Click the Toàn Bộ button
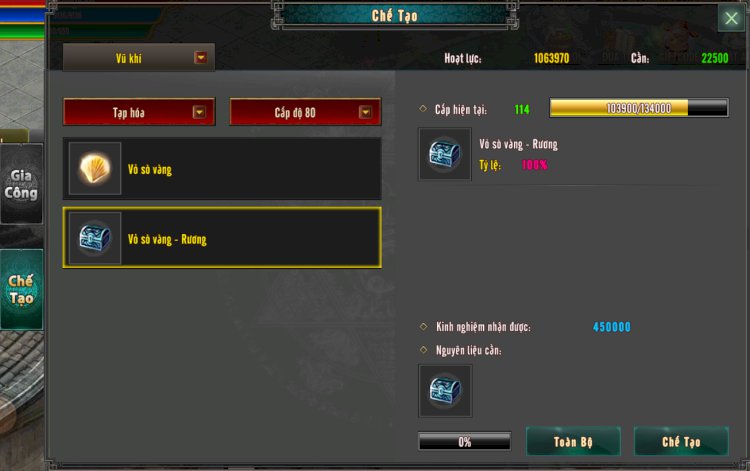This screenshot has width=750, height=471. tap(573, 441)
